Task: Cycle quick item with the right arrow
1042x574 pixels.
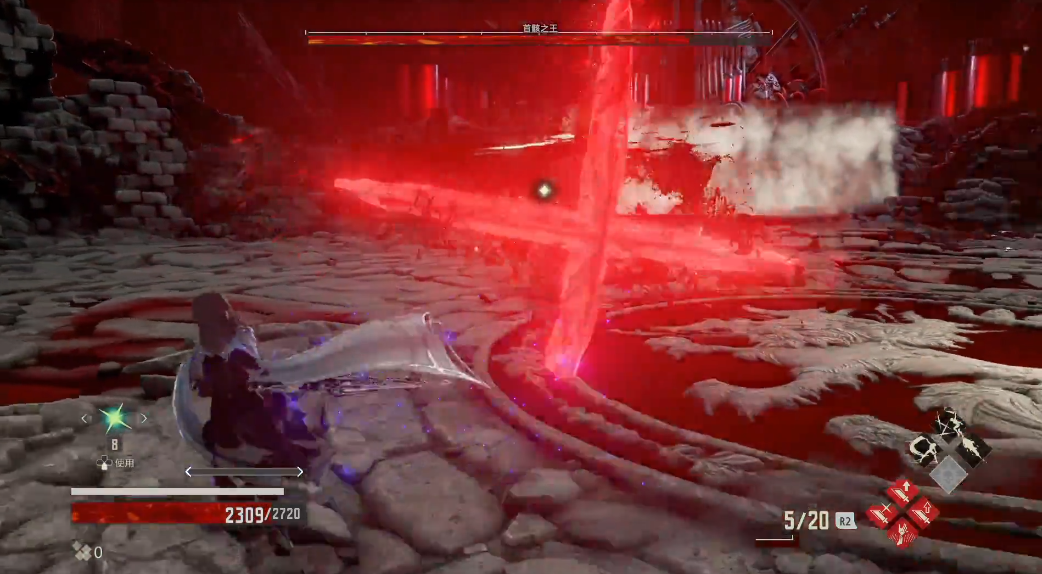Action: click(x=143, y=418)
